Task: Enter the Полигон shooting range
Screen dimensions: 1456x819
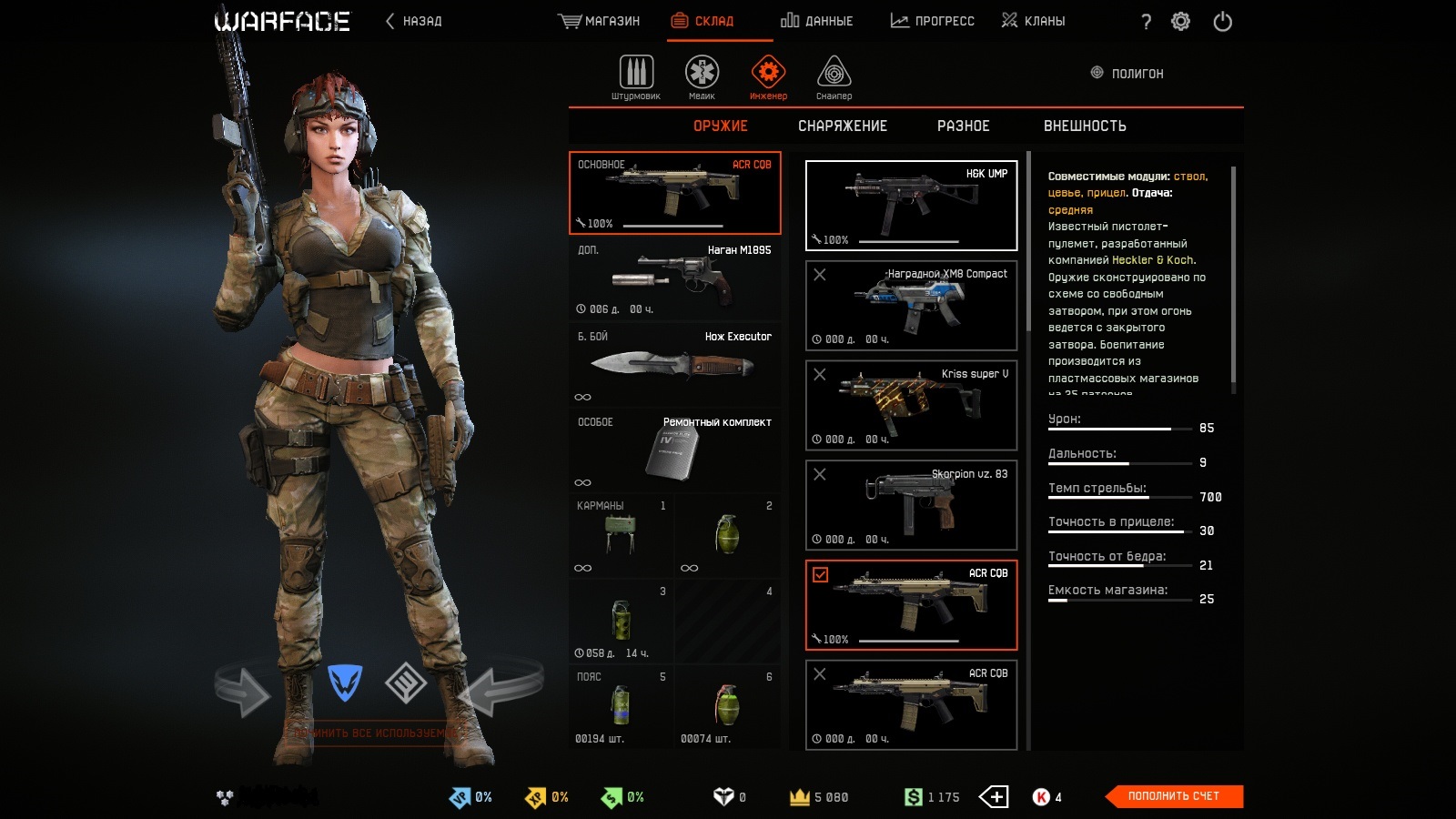Action: 1127,73
